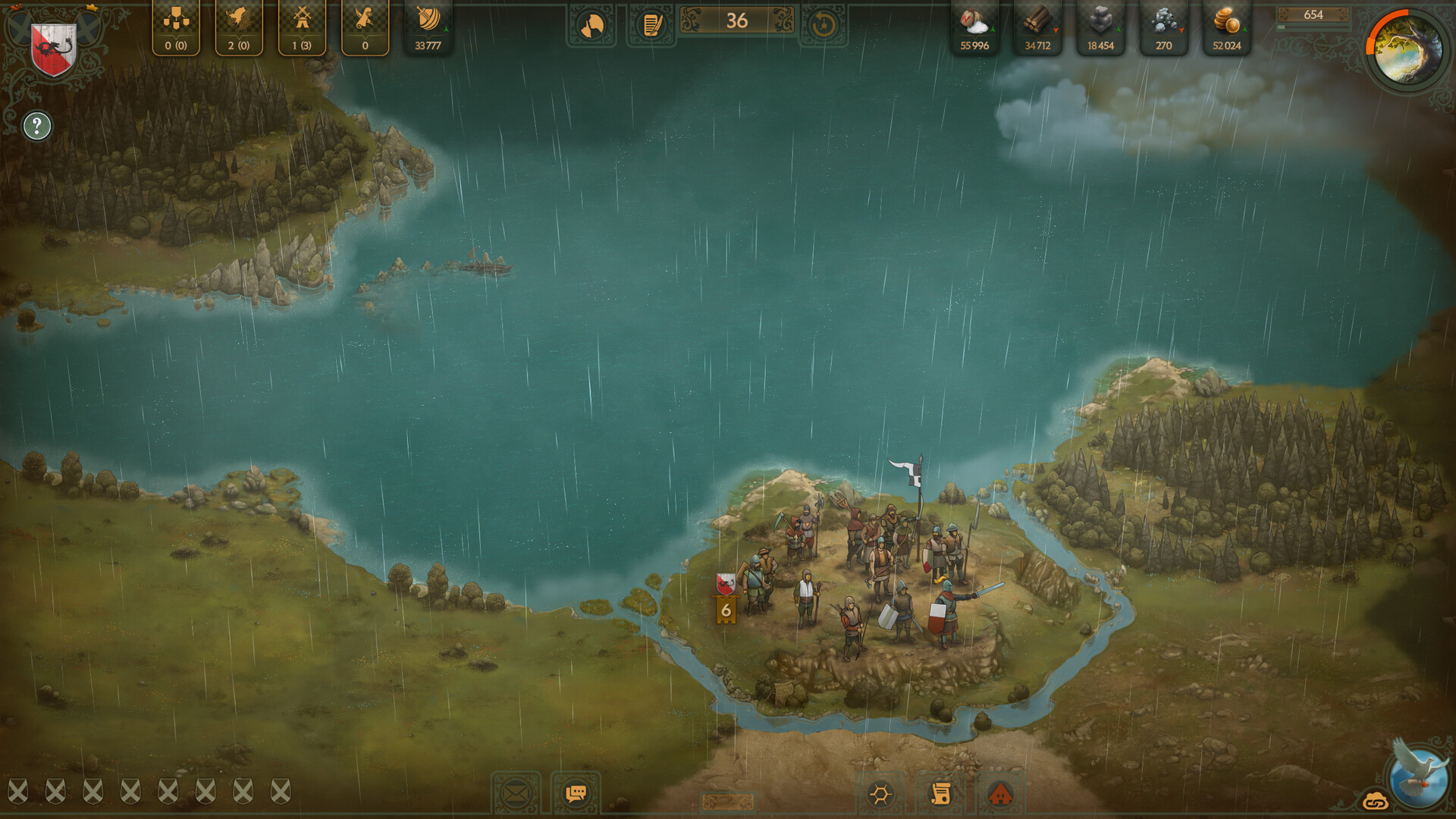The height and width of the screenshot is (819, 1456).
Task: Click the tree season emblem
Action: pyautogui.click(x=1407, y=50)
